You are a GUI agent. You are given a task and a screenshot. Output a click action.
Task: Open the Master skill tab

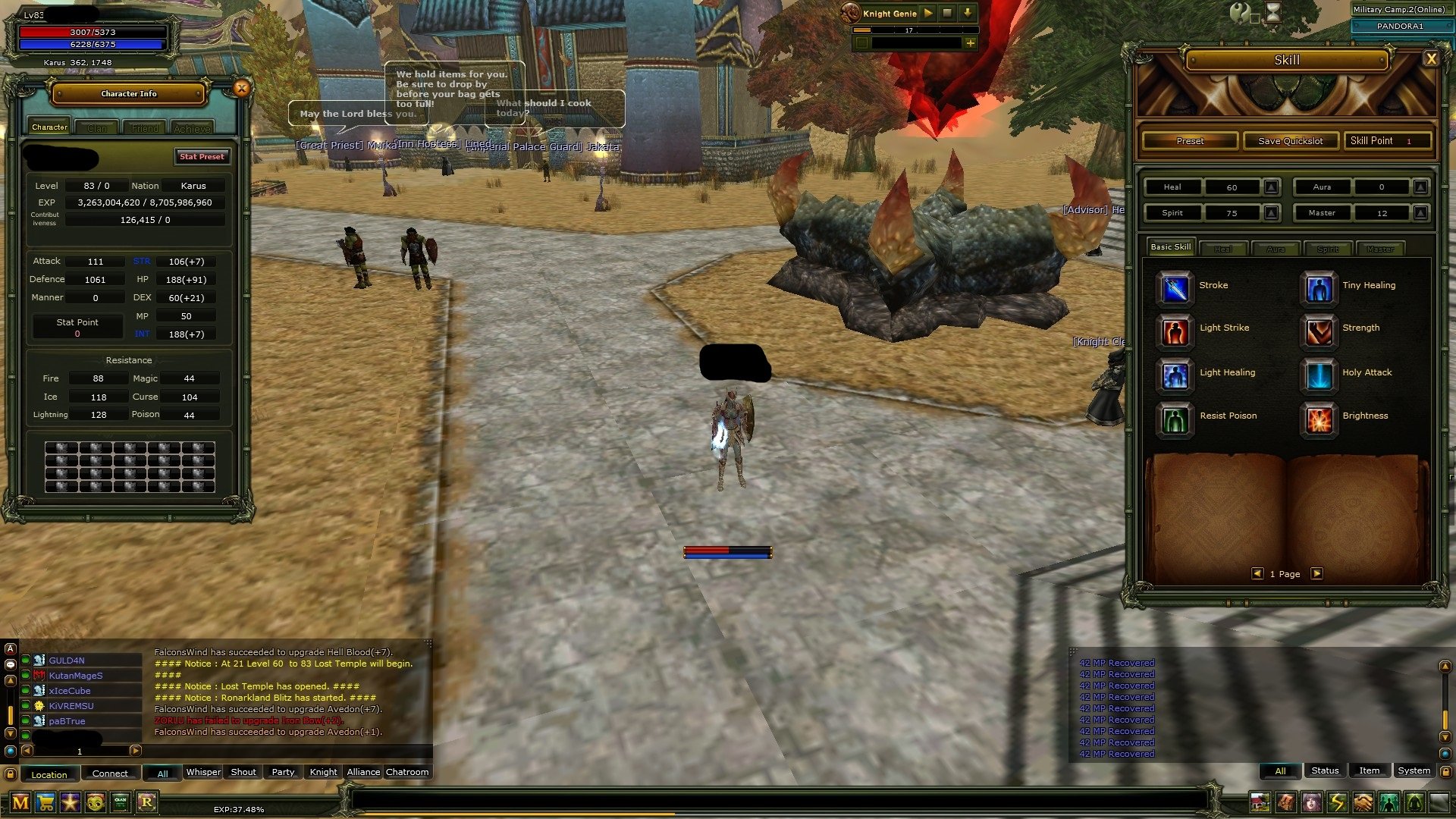[x=1381, y=248]
